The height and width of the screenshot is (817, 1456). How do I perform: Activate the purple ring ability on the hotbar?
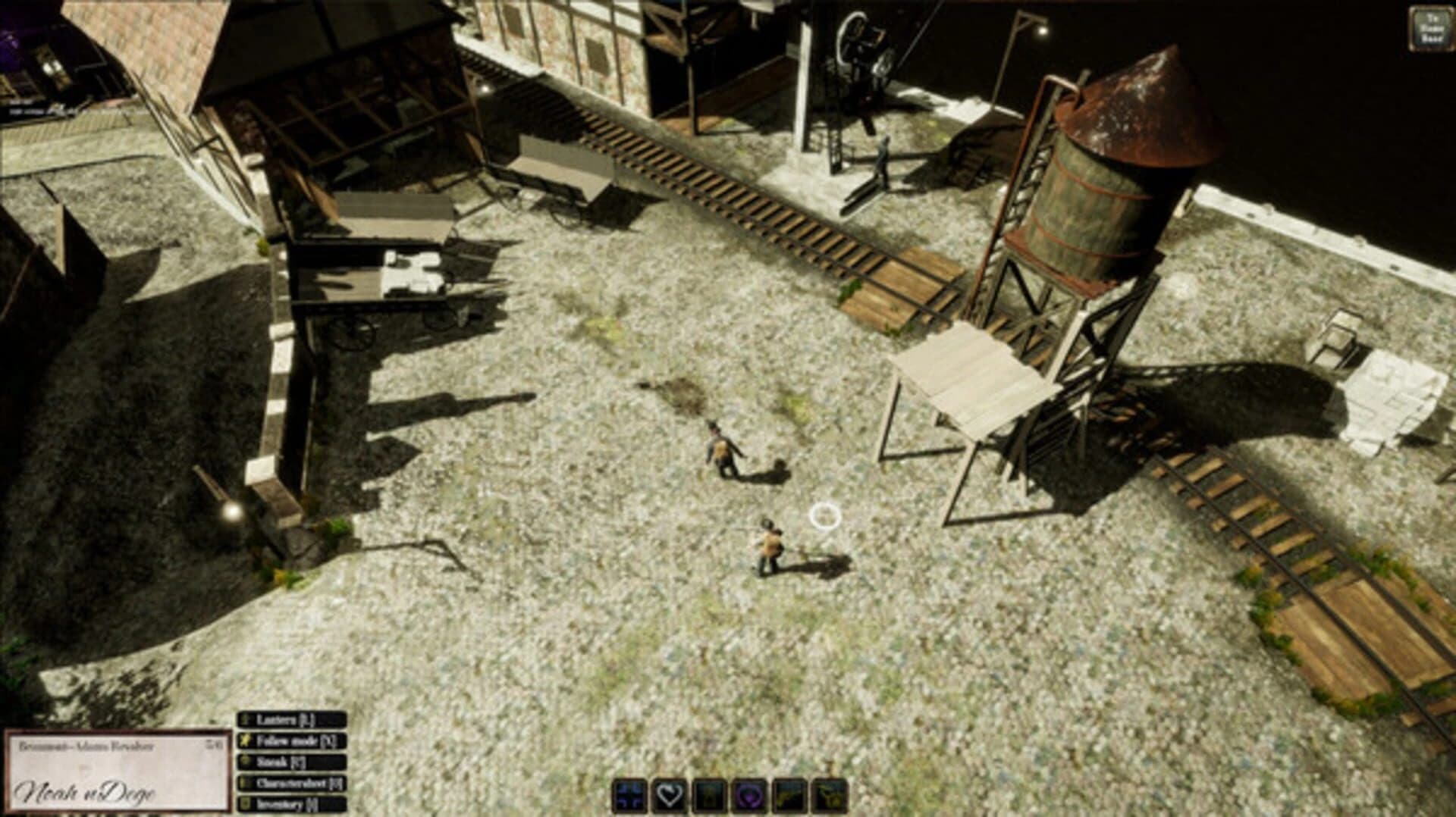(750, 796)
